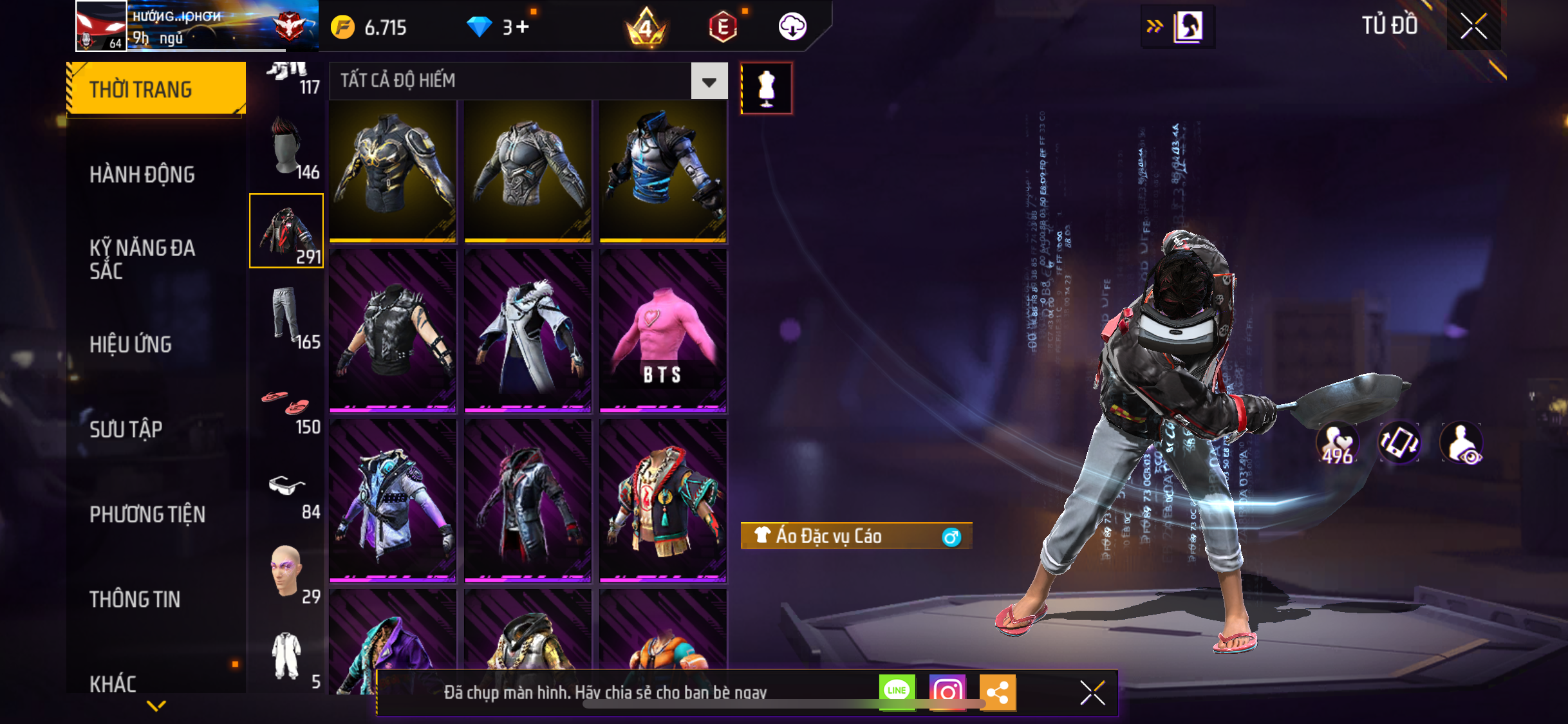Choose the pants subcategory icon

coord(286,315)
